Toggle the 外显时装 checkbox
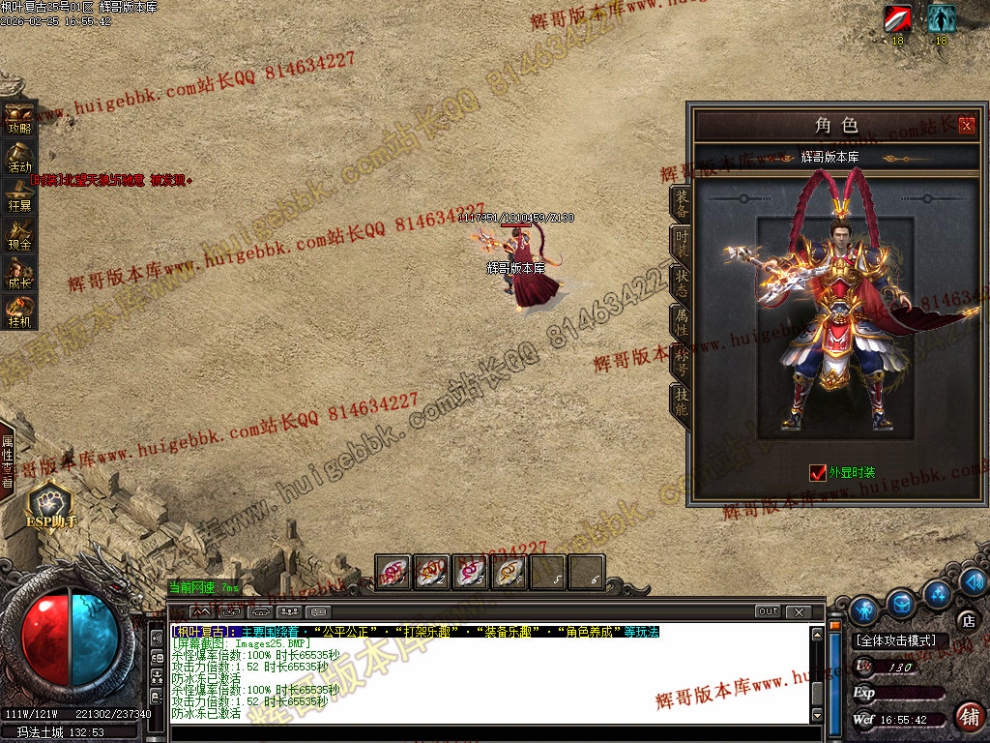 [x=818, y=472]
